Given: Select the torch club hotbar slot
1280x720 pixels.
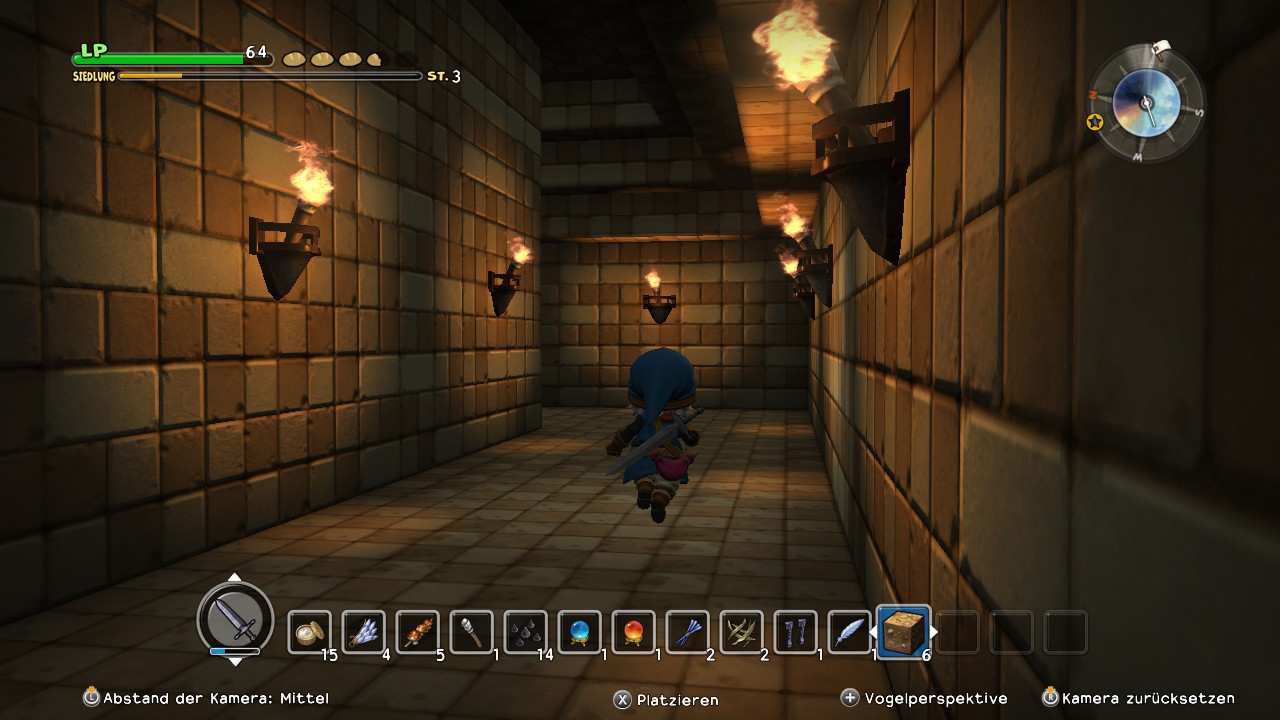Looking at the screenshot, I should (x=471, y=632).
